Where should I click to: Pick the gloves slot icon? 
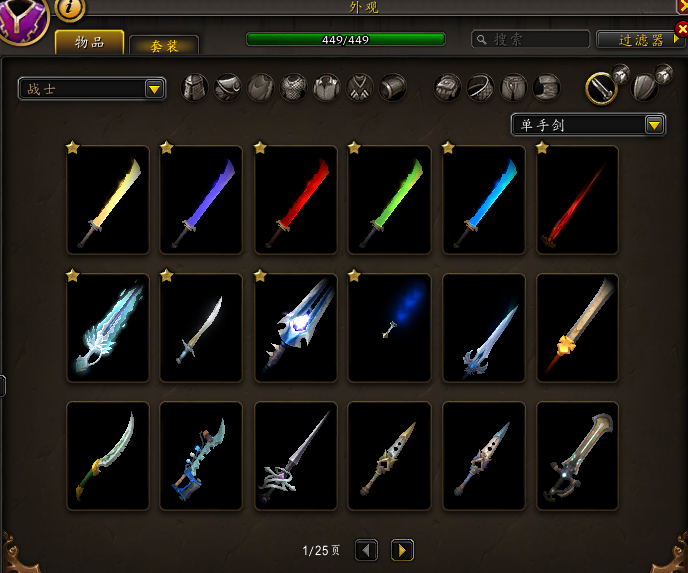click(x=447, y=88)
